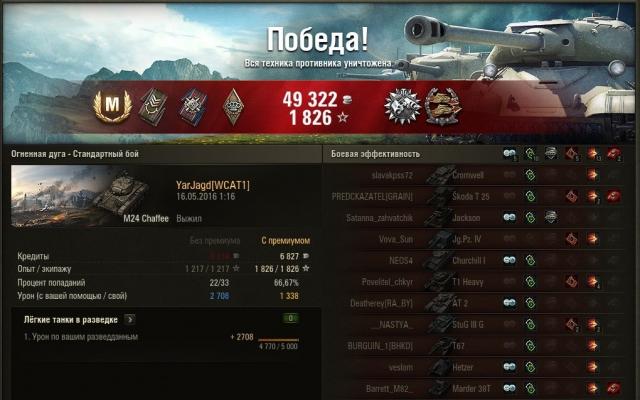Click the "С премиумом" column header

click(x=282, y=241)
